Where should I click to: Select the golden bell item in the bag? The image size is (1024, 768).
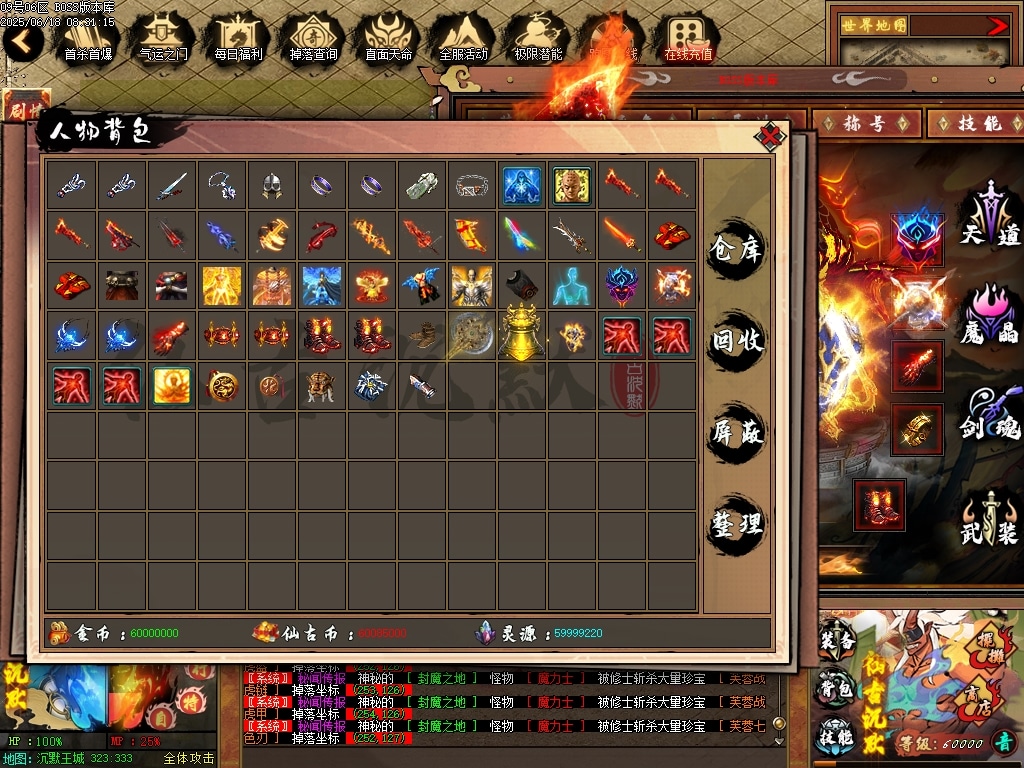point(522,335)
